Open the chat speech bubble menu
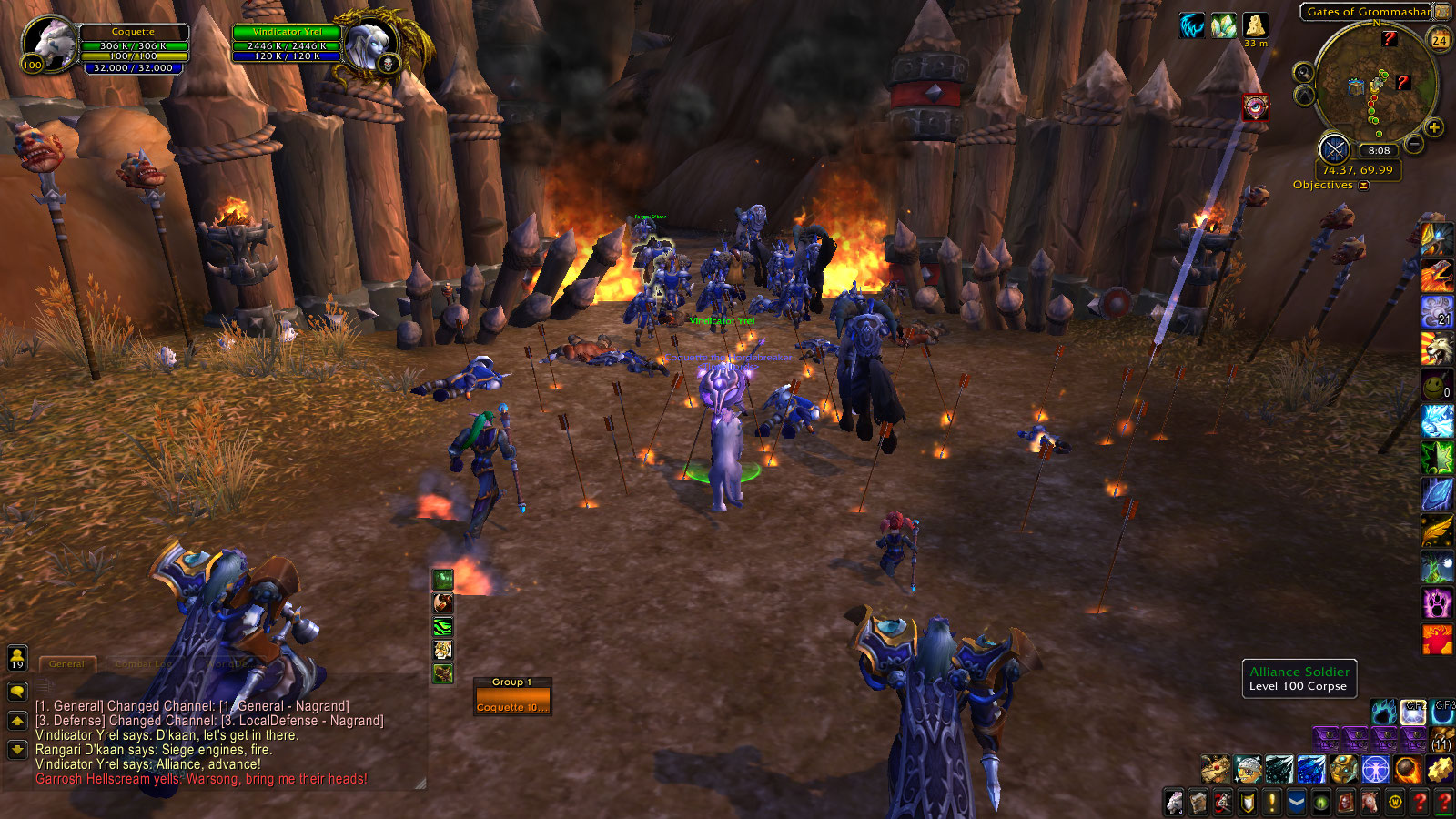The width and height of the screenshot is (1456, 819). click(17, 693)
